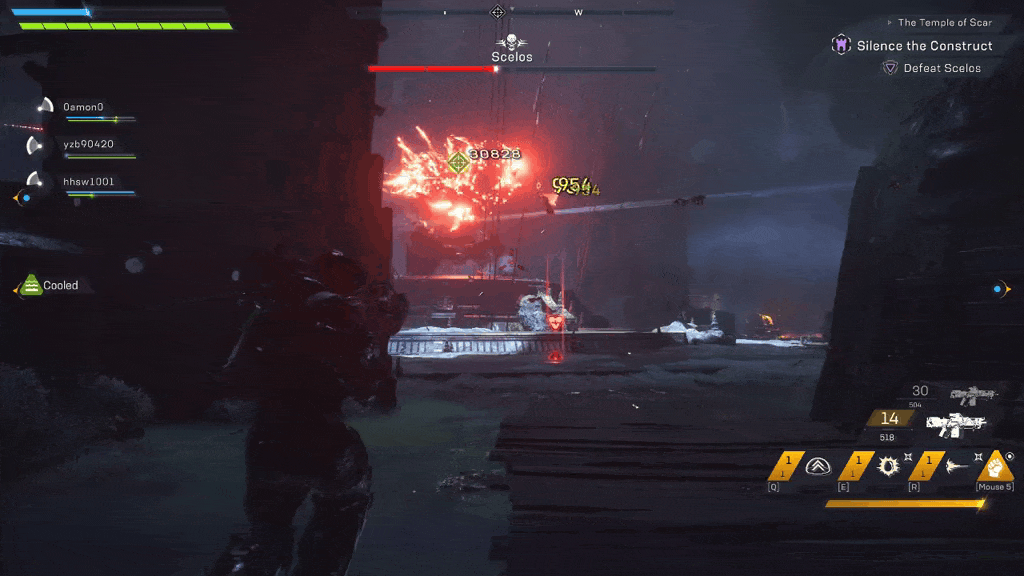This screenshot has height=576, width=1024.
Task: Select the Defeat Scelos objective
Action: (941, 68)
